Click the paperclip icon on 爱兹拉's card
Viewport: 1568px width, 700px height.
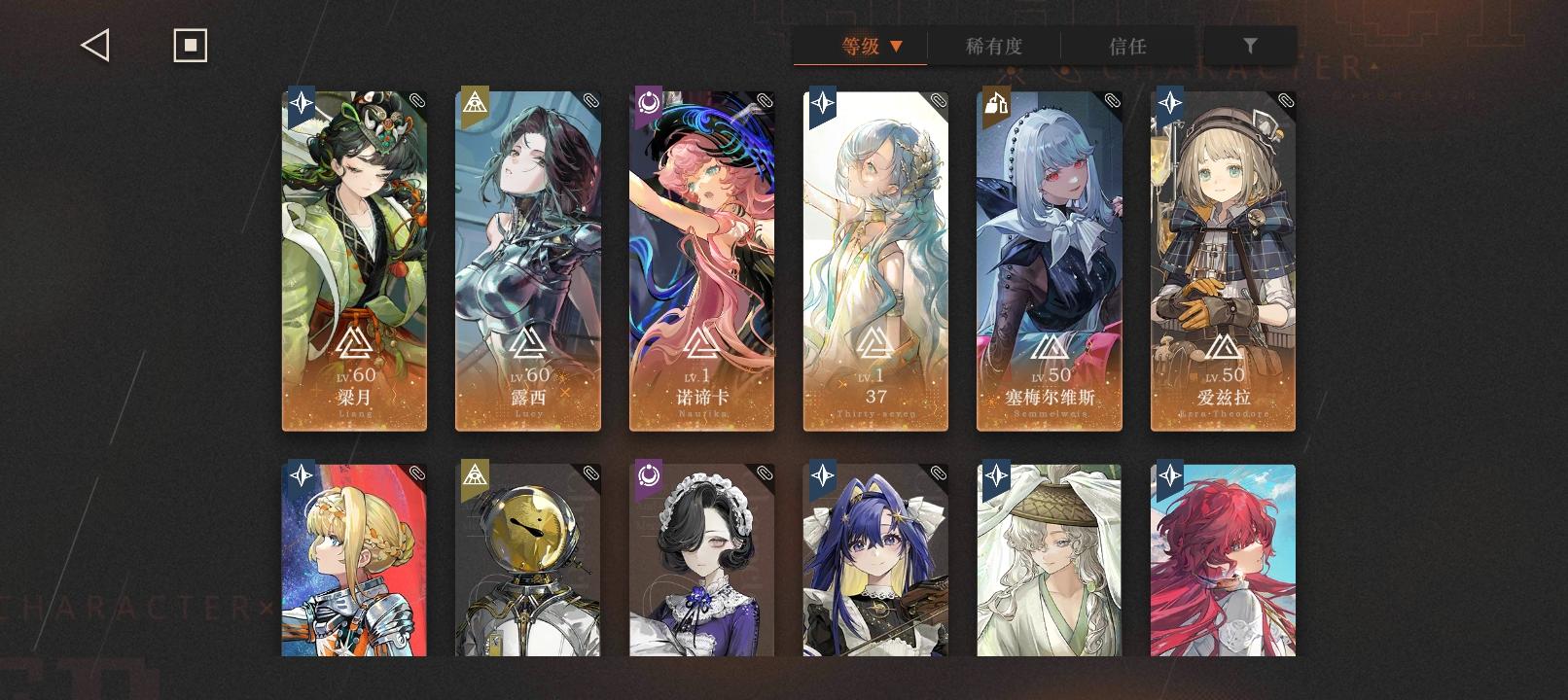click(x=1286, y=98)
